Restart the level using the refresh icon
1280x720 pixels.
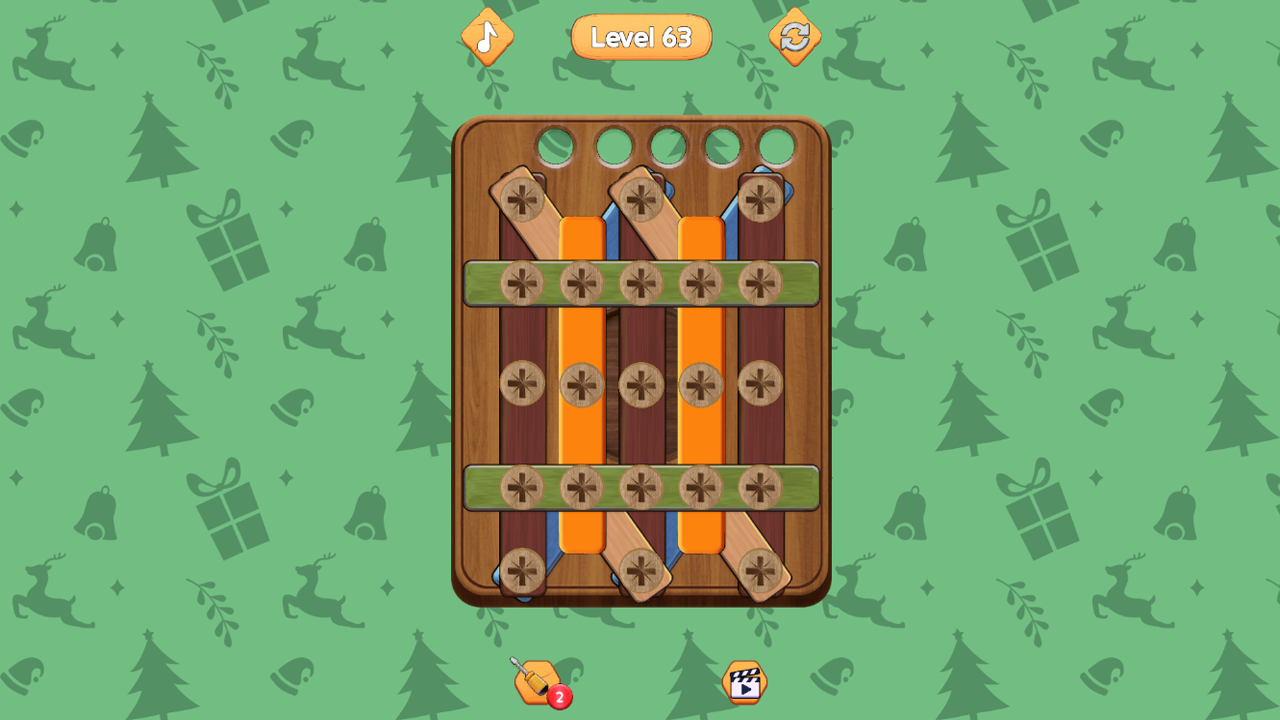pos(795,38)
